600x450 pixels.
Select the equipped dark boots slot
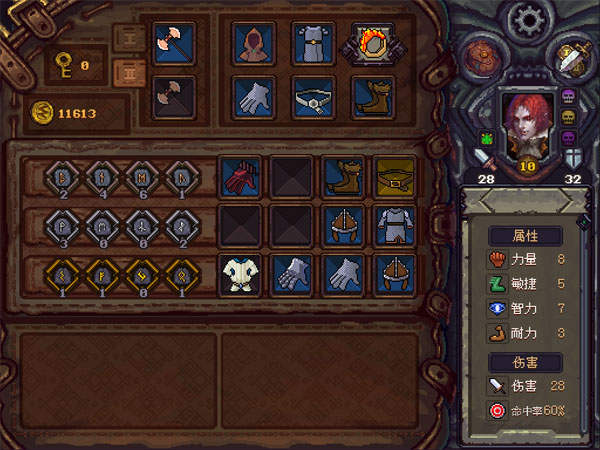[372, 97]
